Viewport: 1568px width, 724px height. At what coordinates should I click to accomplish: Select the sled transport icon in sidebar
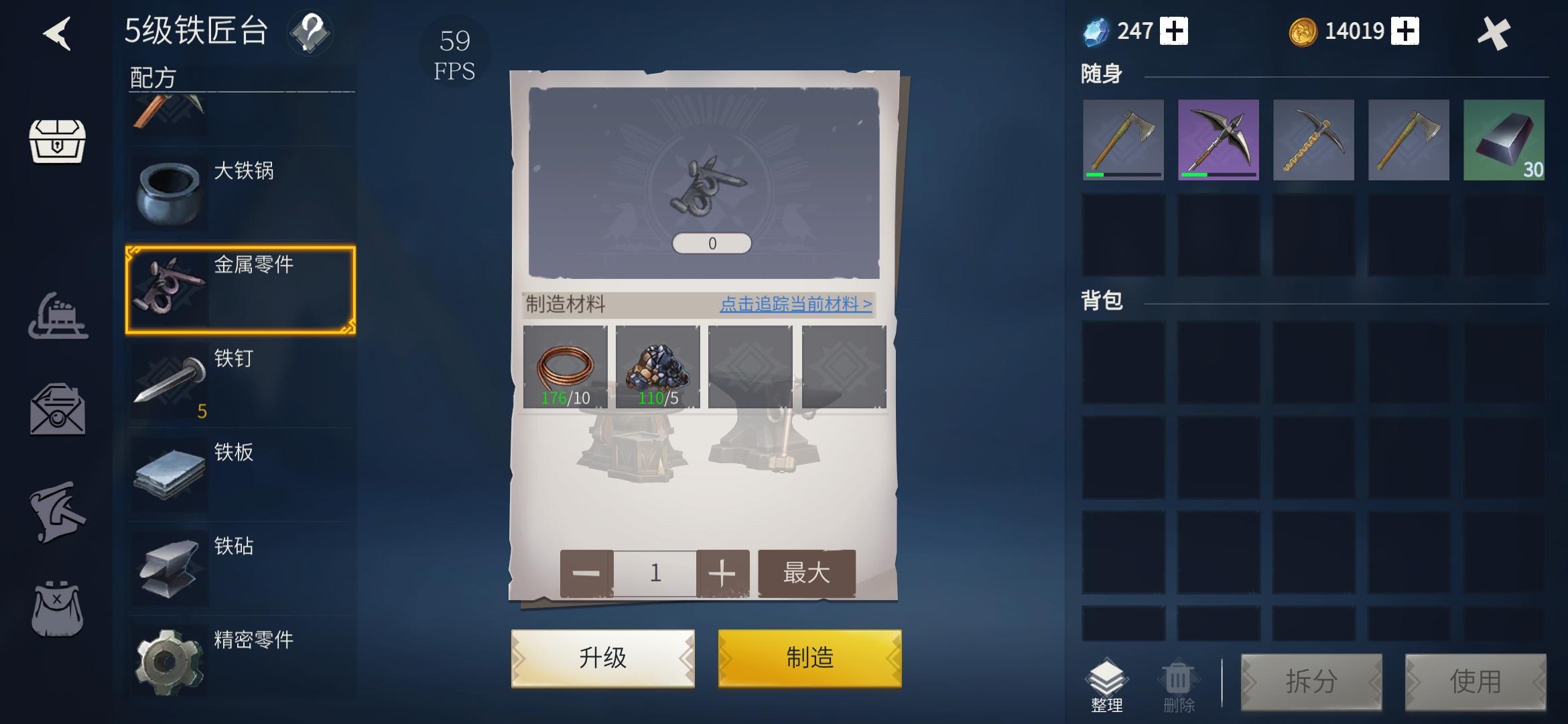[59, 316]
